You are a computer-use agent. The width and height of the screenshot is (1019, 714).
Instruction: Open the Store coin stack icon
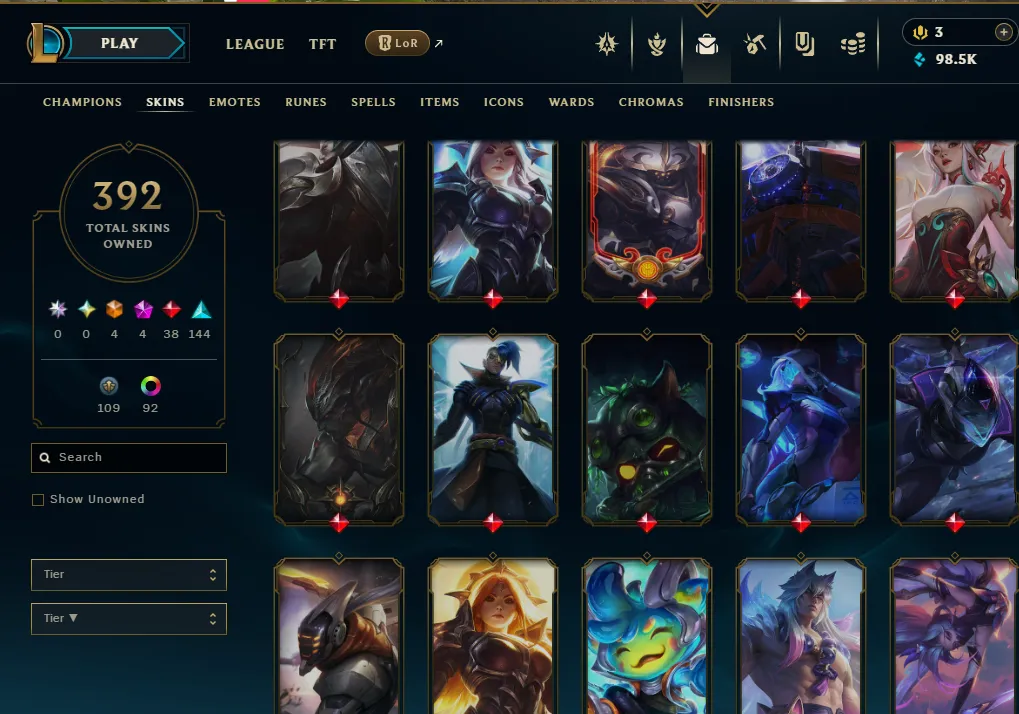click(852, 44)
